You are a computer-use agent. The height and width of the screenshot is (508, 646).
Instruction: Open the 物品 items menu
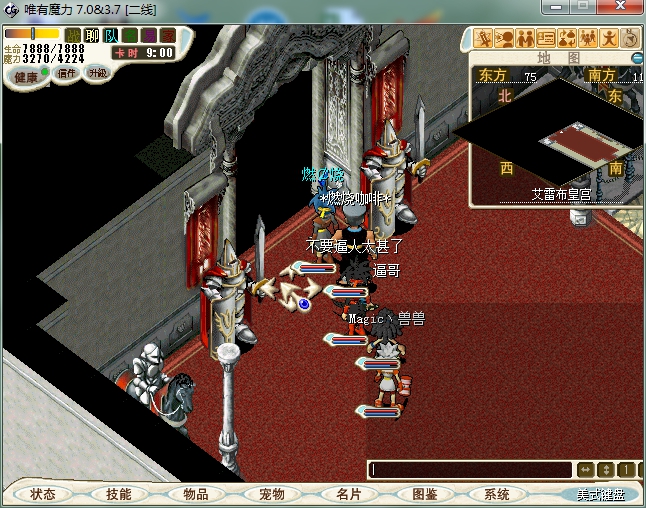[x=195, y=494]
